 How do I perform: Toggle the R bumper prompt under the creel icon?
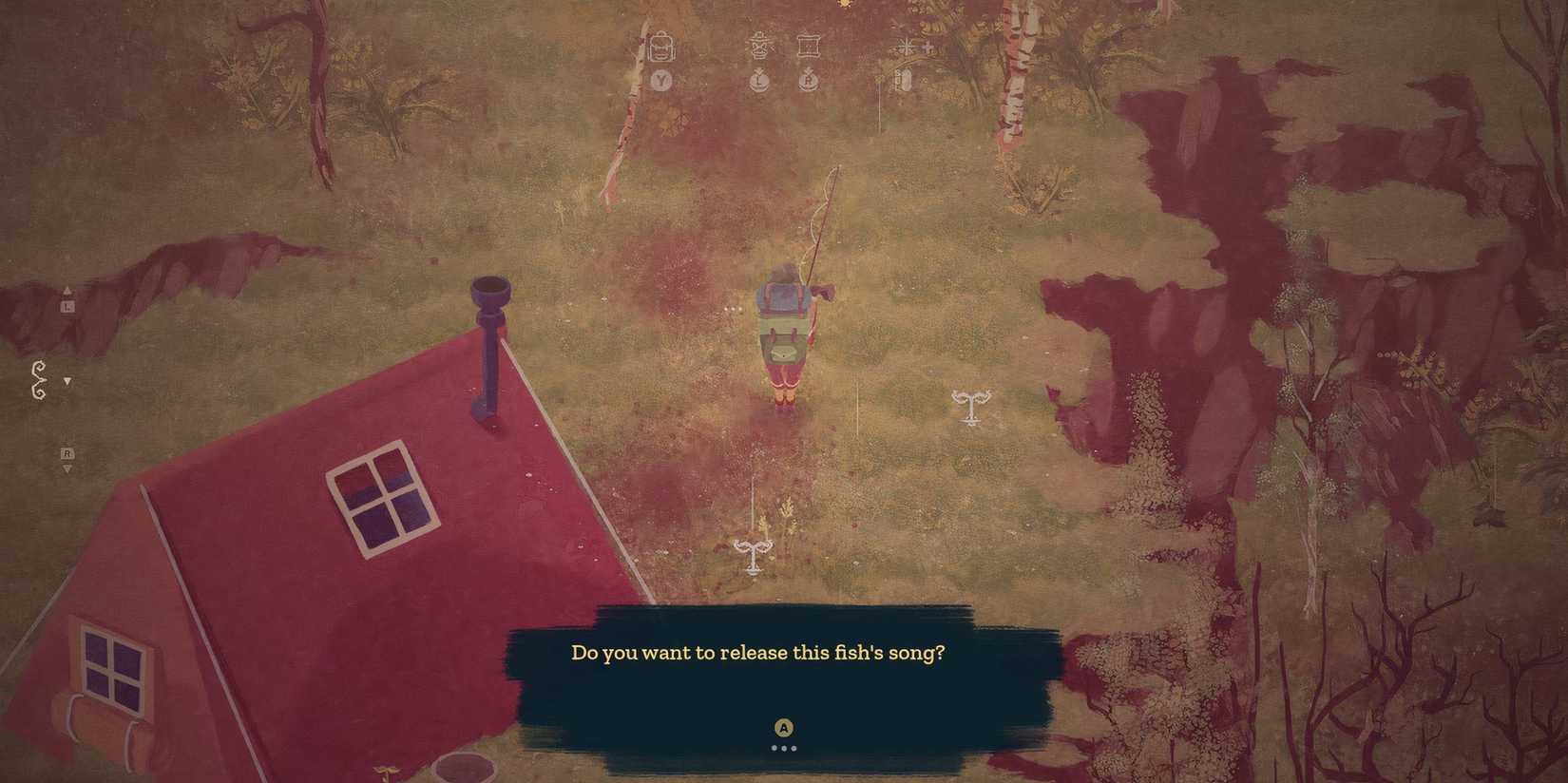coord(809,81)
